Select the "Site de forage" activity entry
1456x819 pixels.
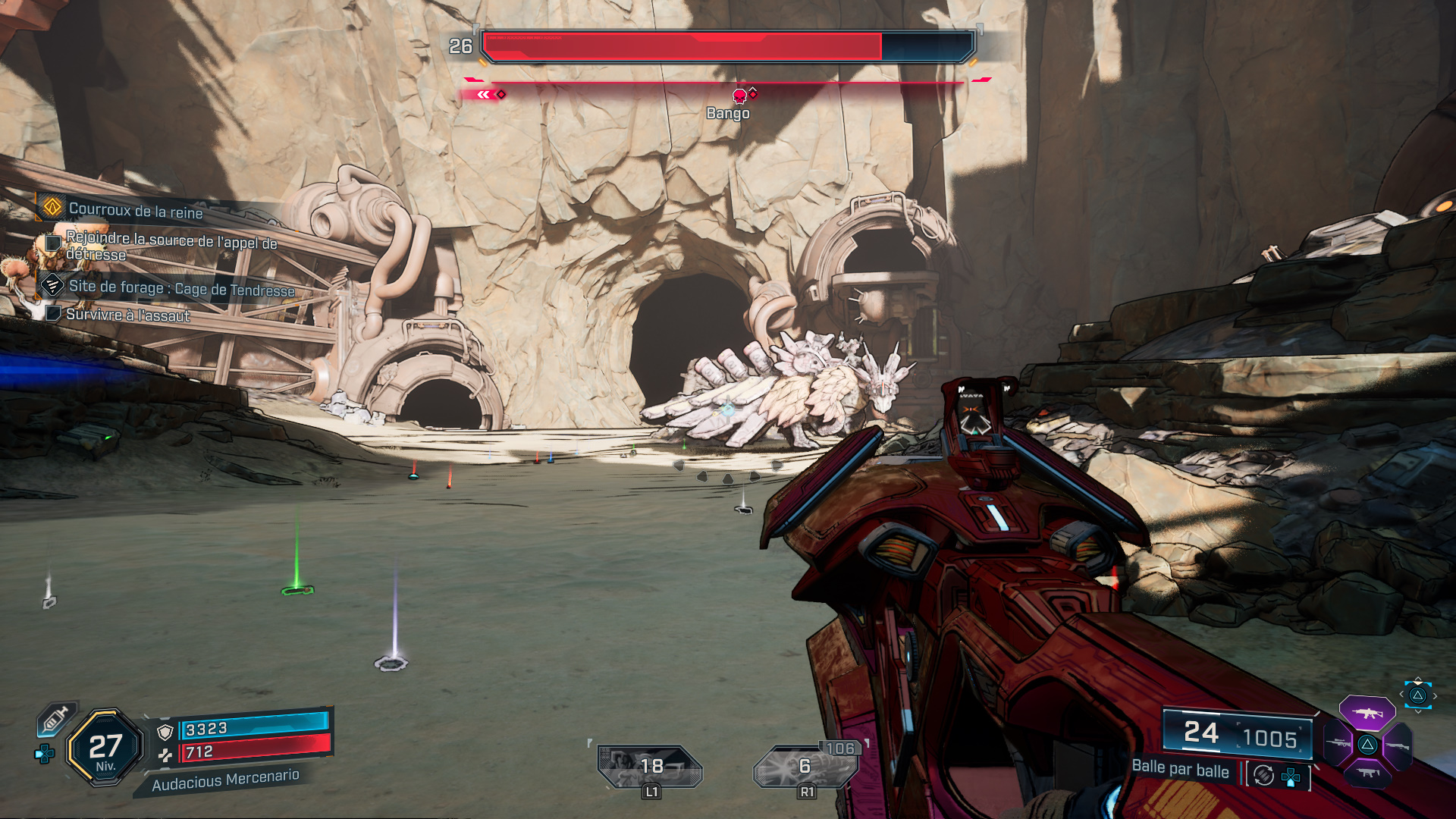[x=180, y=287]
